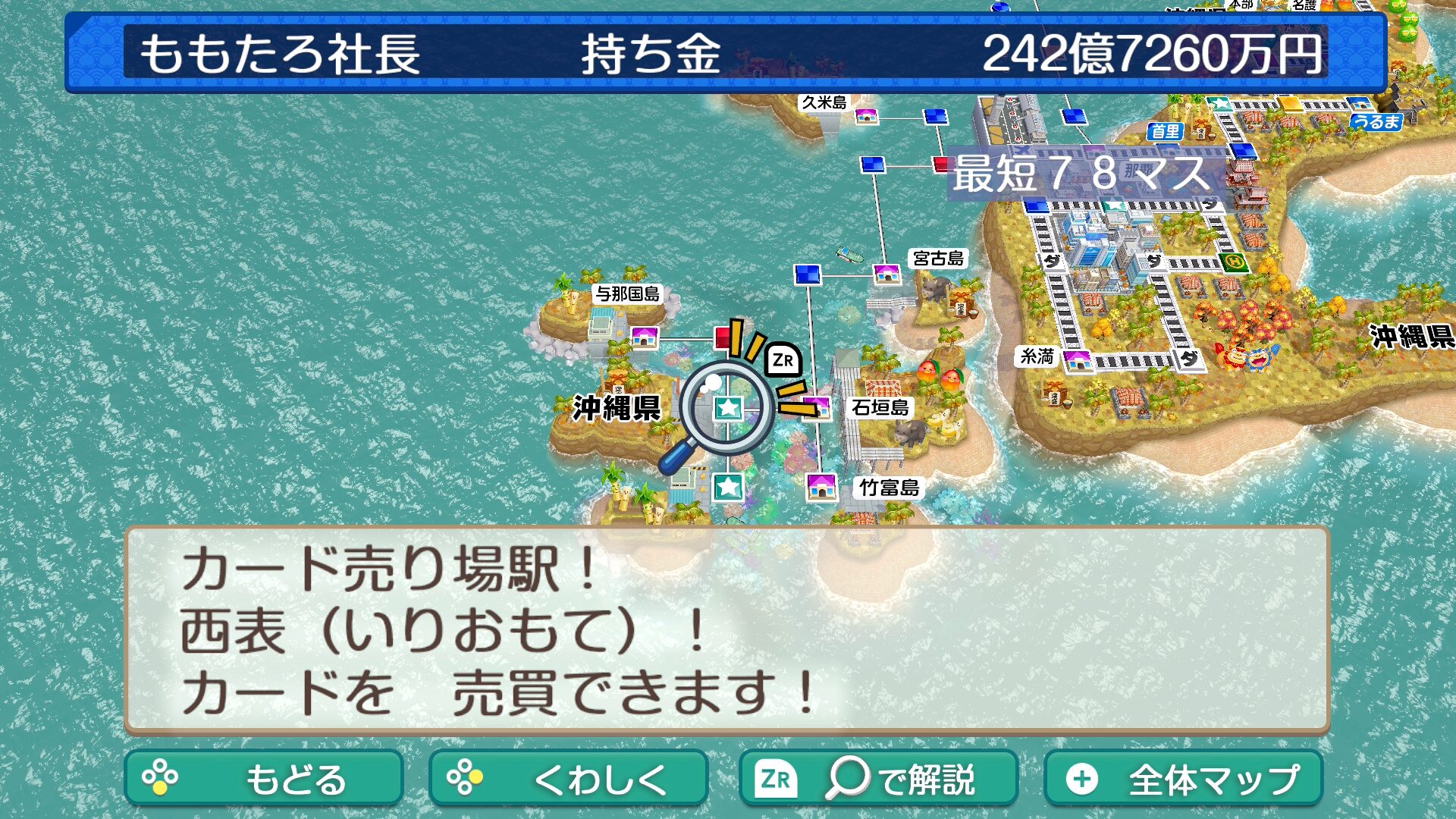This screenshot has width=1456, height=819.
Task: Choose the 与那国島 station label
Action: [x=627, y=293]
